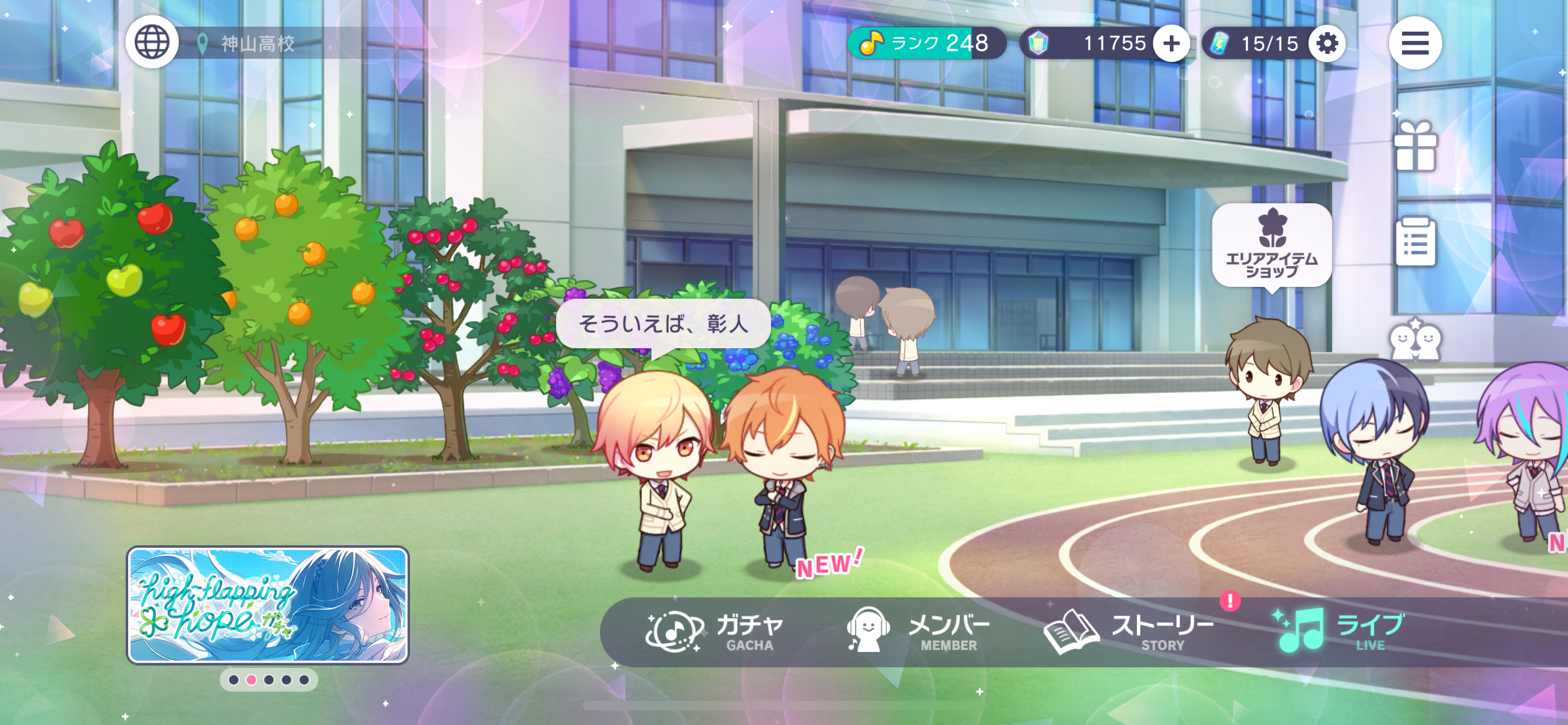
Task: Select the first banner page dot
Action: coord(233,680)
